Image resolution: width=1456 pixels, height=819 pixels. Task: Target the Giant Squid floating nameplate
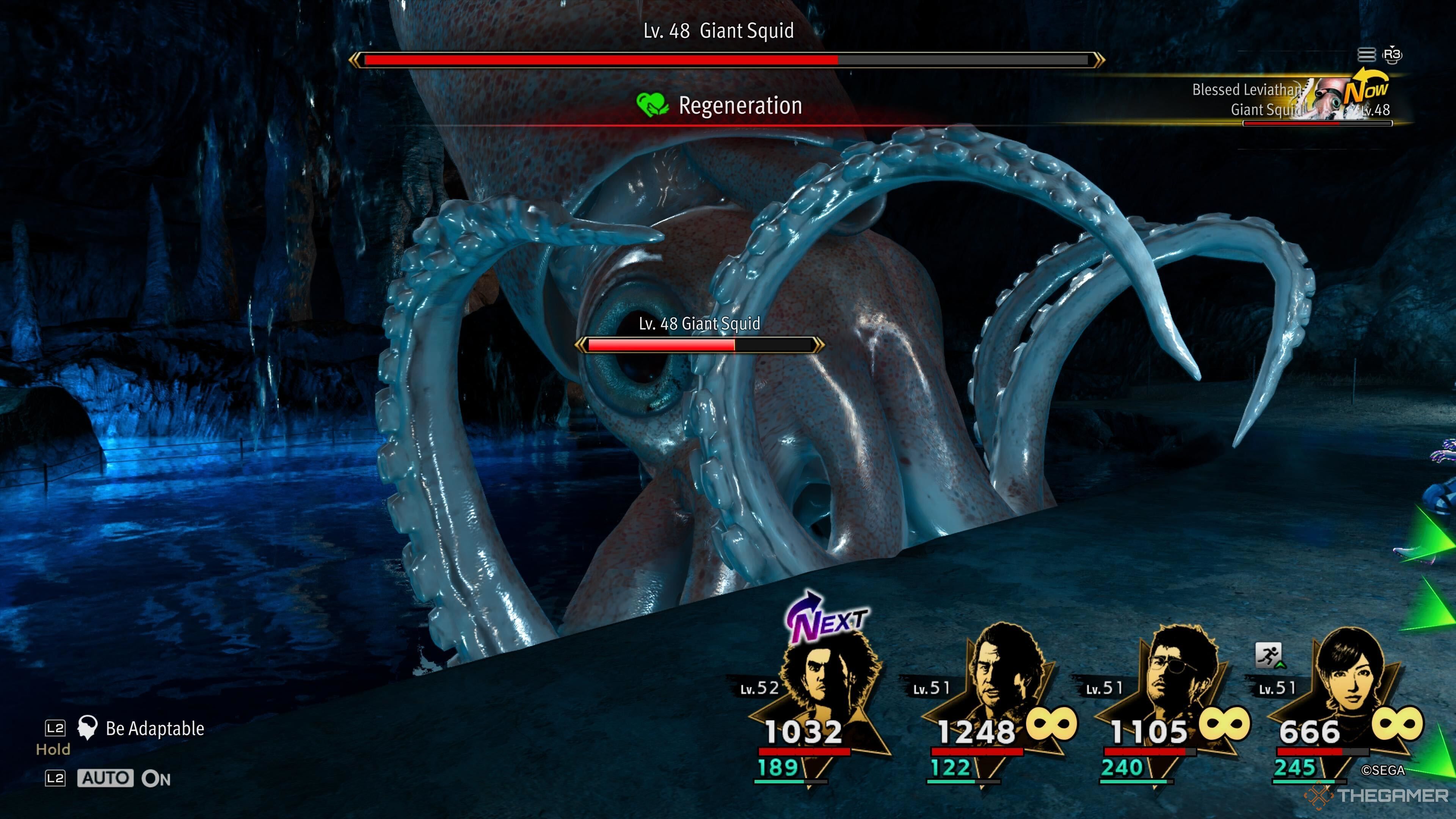(699, 324)
